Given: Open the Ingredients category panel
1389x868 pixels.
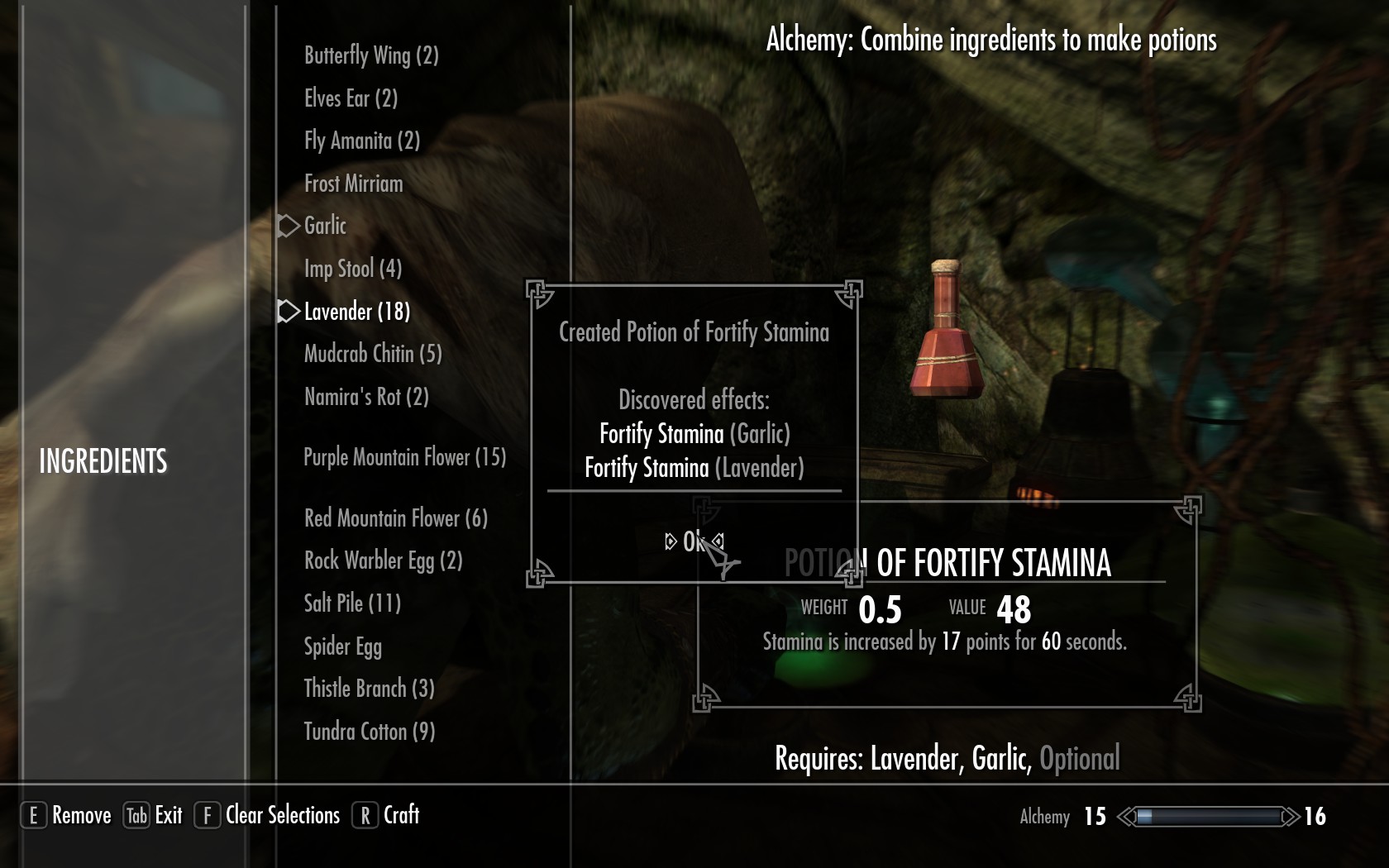Looking at the screenshot, I should [x=103, y=461].
